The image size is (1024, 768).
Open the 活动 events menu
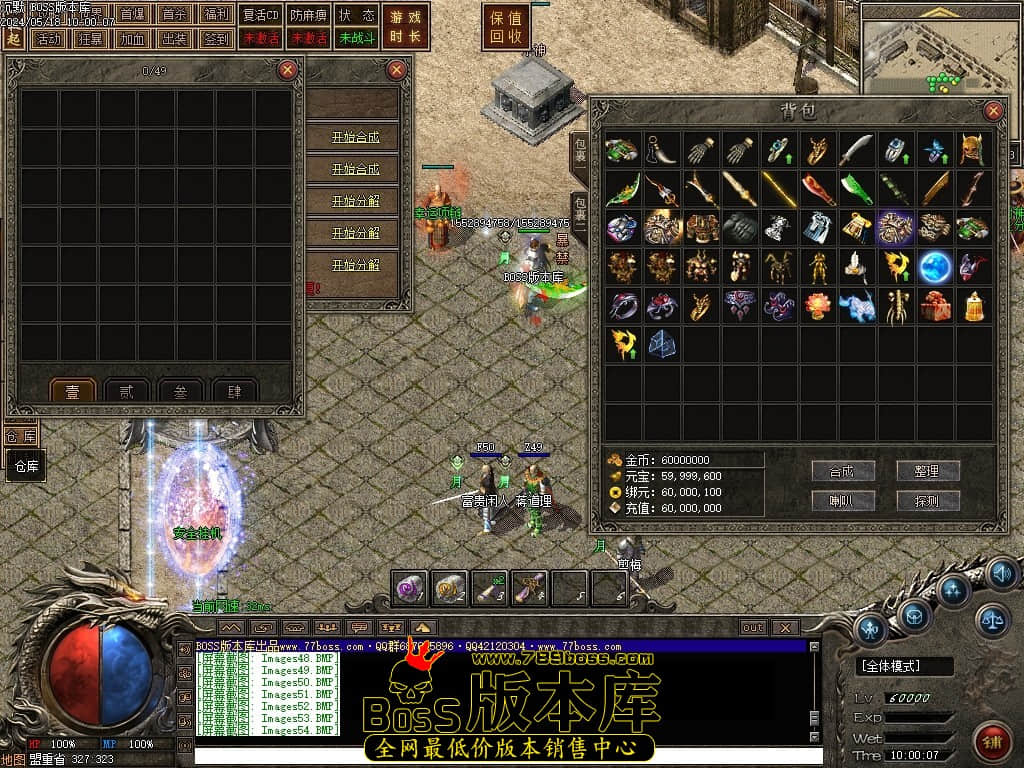point(46,39)
